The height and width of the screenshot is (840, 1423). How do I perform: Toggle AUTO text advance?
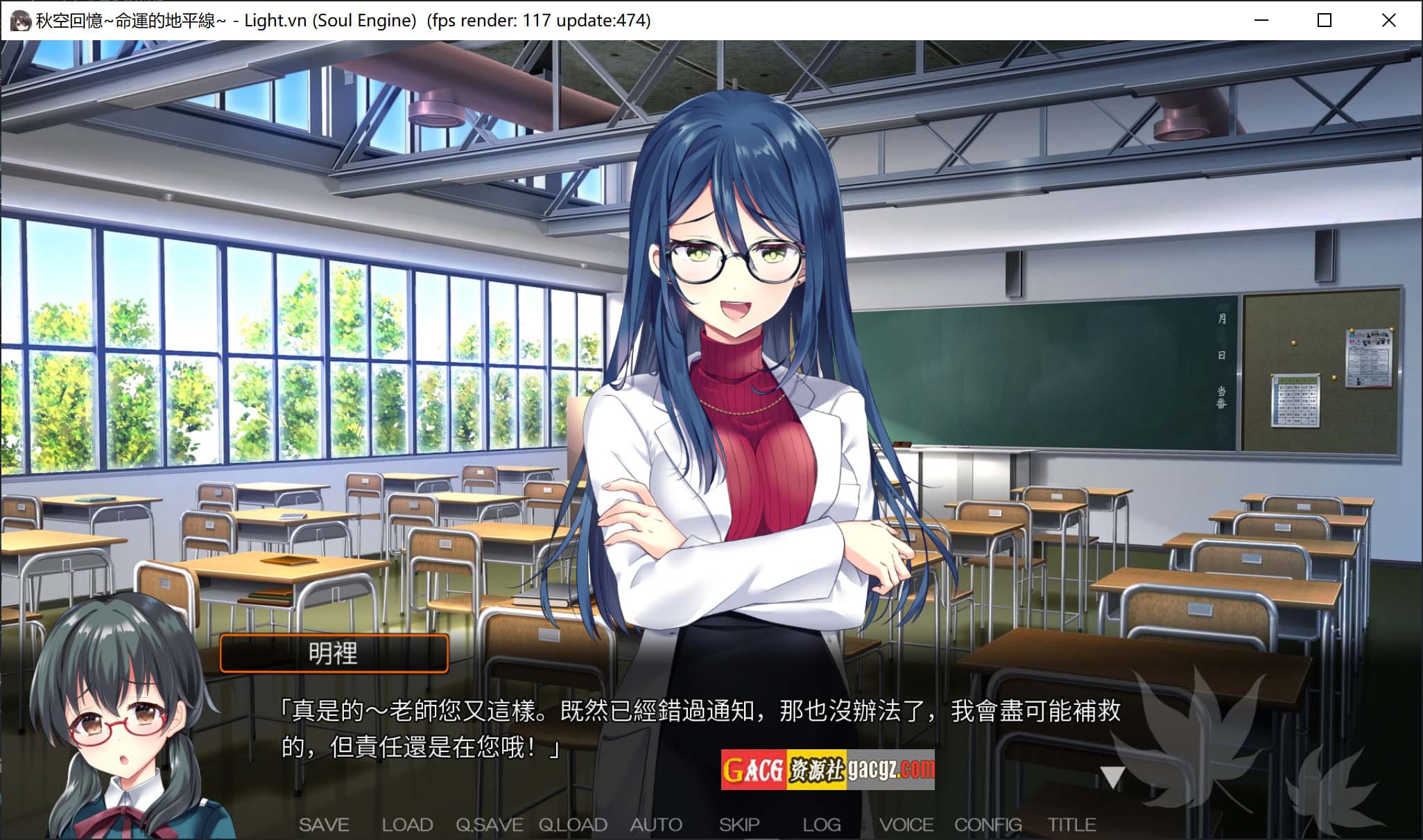coord(656,825)
